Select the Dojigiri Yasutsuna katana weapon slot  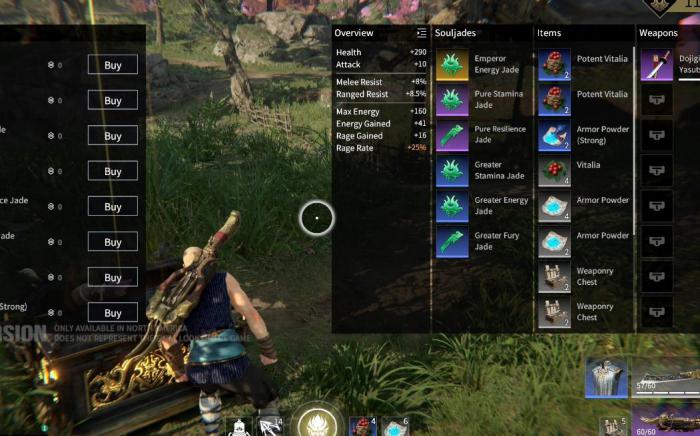656,64
